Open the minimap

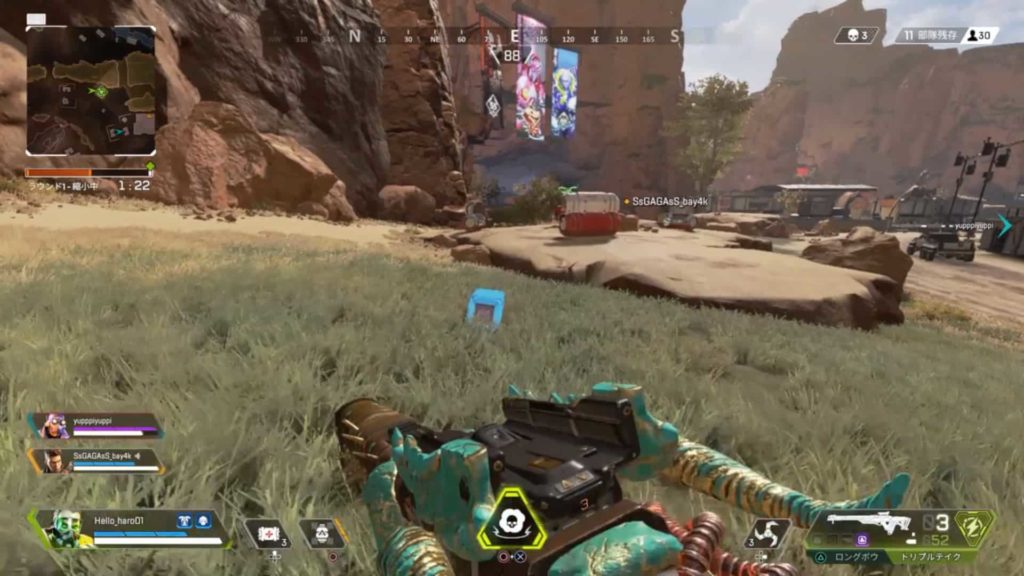click(91, 91)
